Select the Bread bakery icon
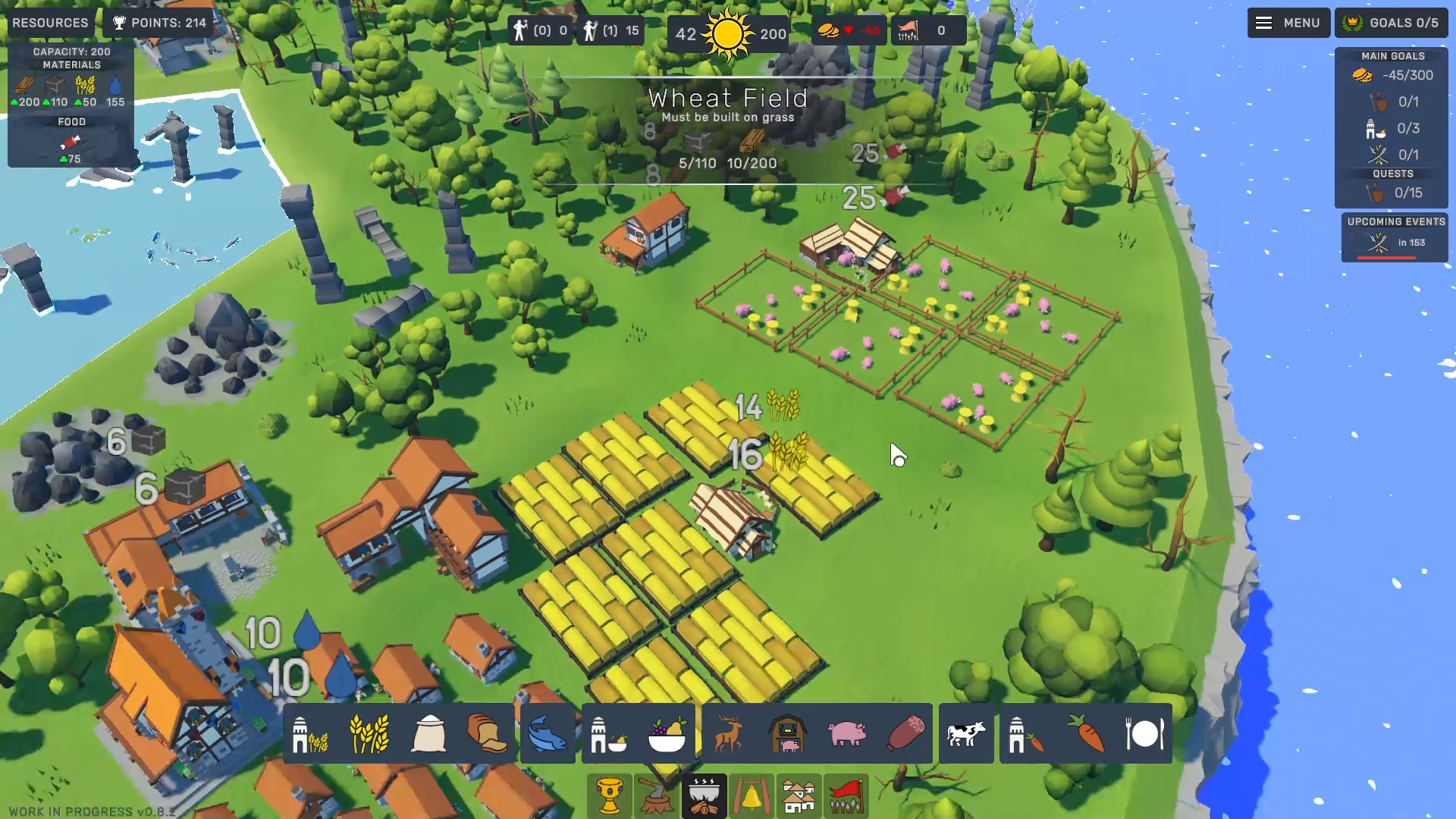The height and width of the screenshot is (819, 1456). pos(487,733)
